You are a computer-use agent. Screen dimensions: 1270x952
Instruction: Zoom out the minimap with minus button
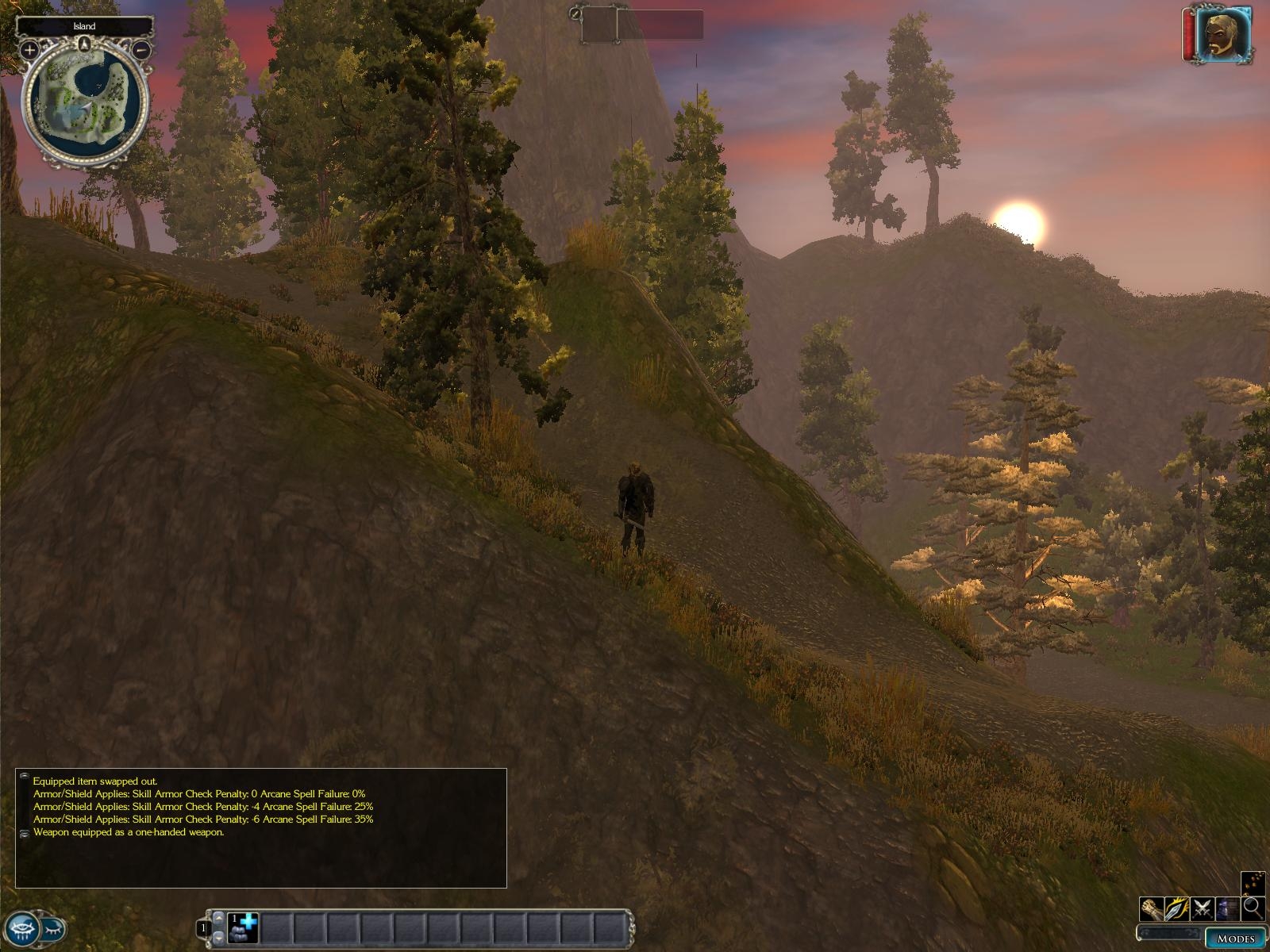pos(142,50)
